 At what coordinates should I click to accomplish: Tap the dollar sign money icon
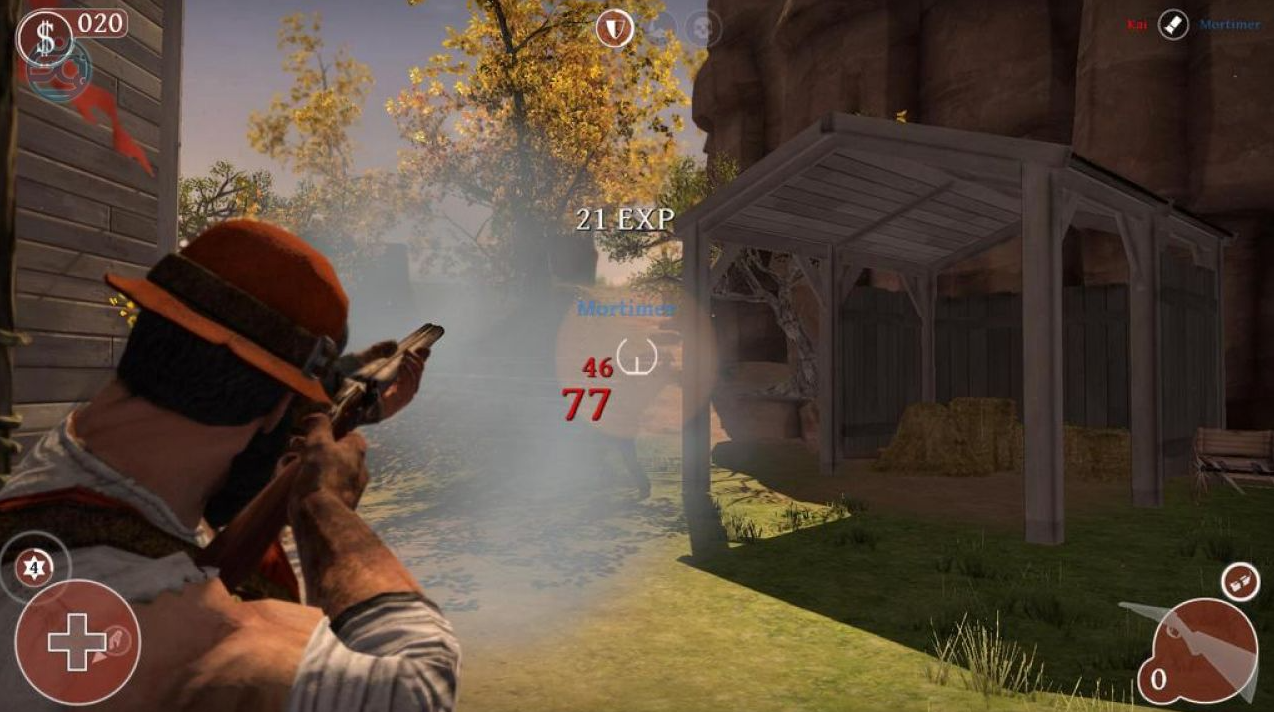[x=45, y=37]
